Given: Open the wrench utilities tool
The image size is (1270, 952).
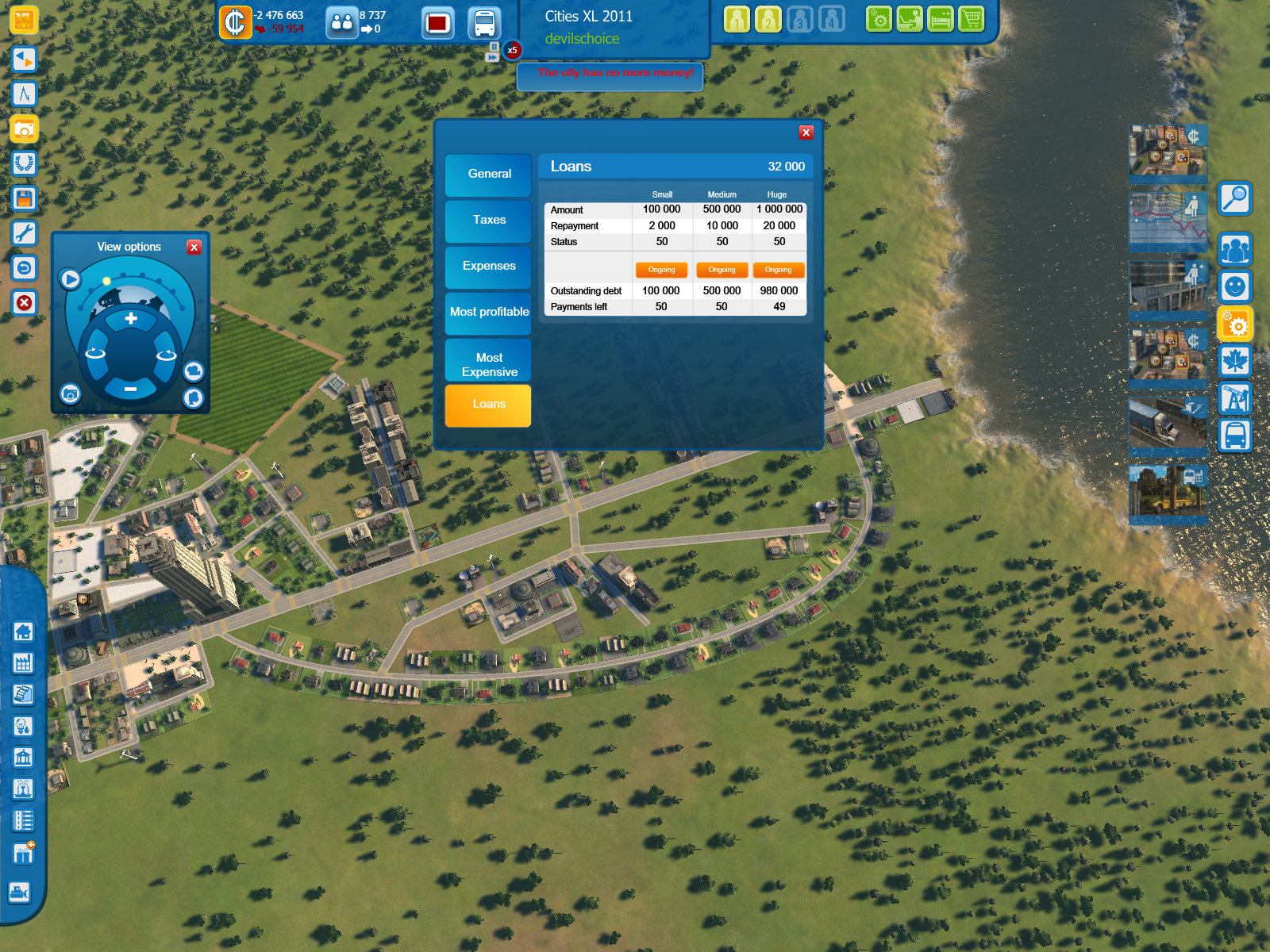Looking at the screenshot, I should [24, 232].
